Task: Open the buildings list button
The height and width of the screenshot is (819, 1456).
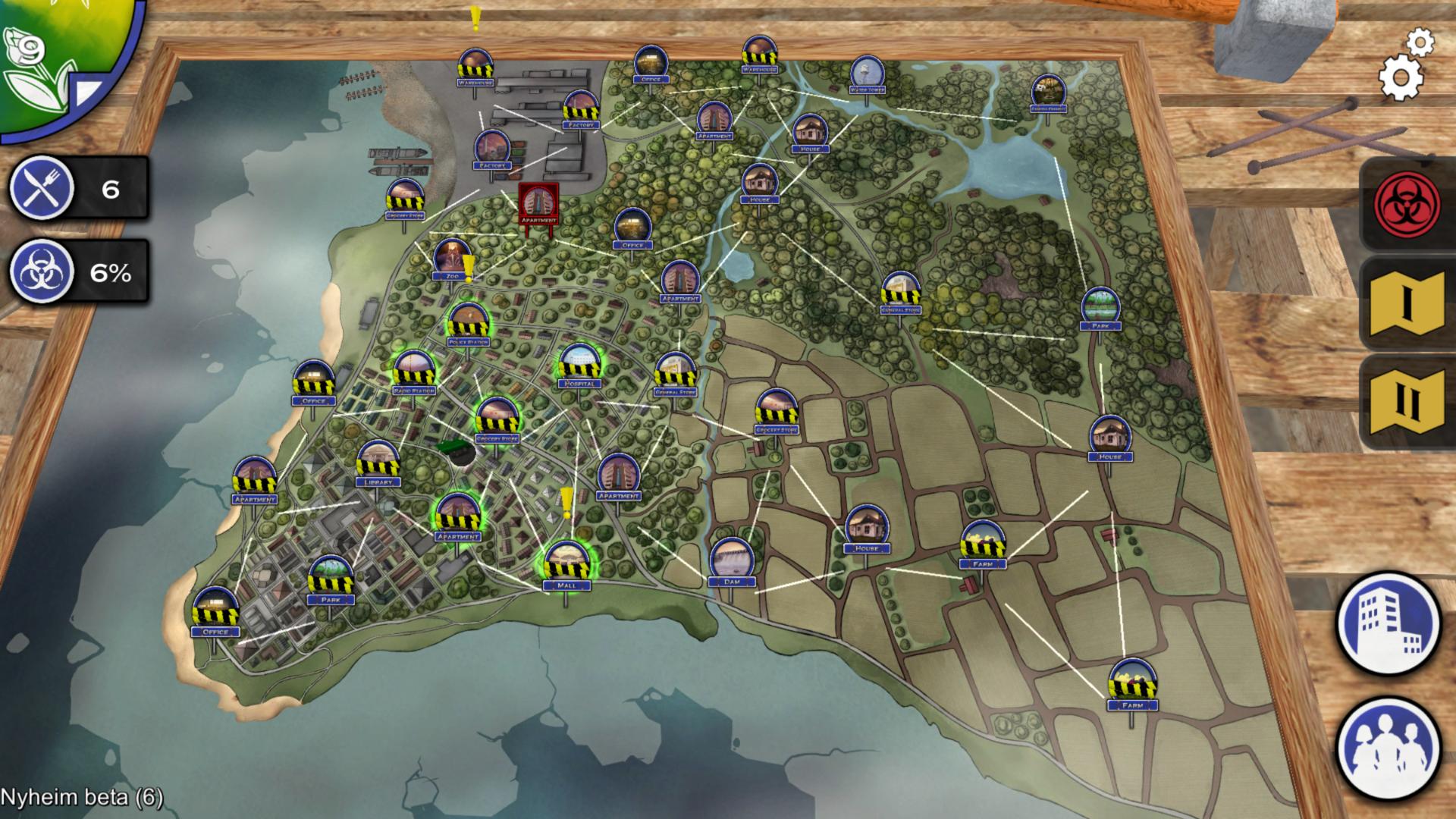Action: tap(1388, 623)
